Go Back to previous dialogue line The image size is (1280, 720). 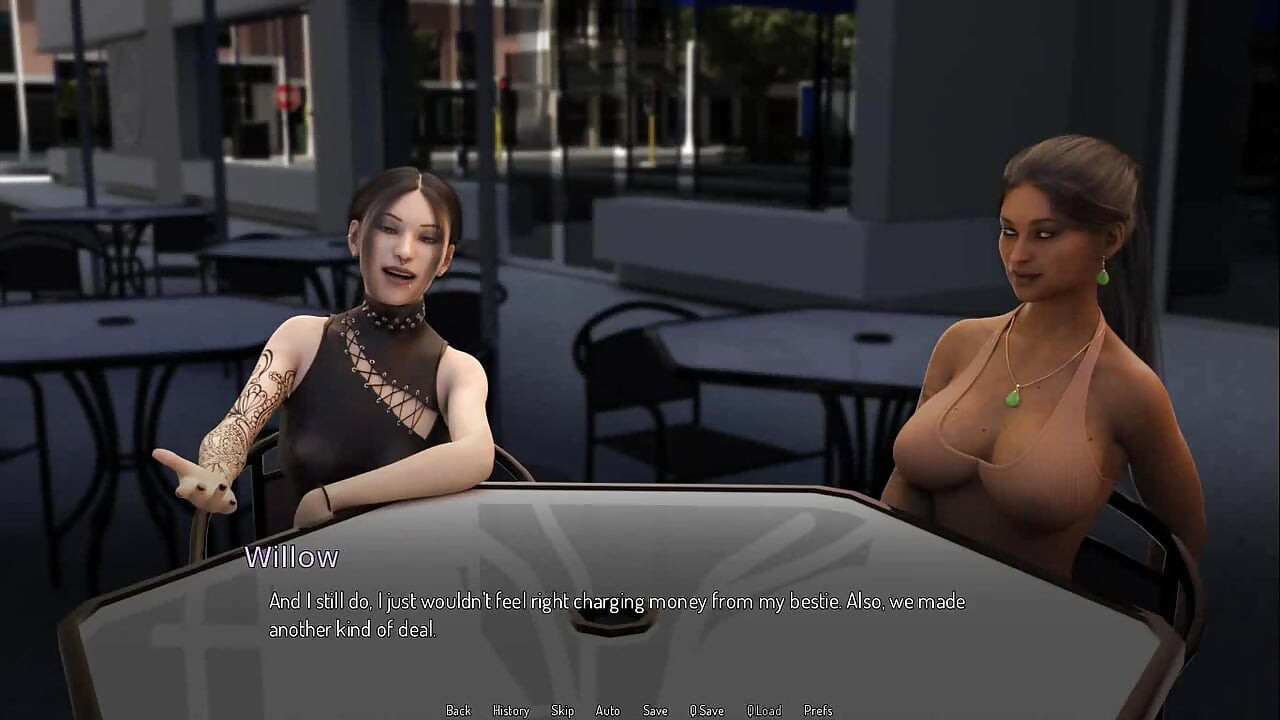coord(458,710)
